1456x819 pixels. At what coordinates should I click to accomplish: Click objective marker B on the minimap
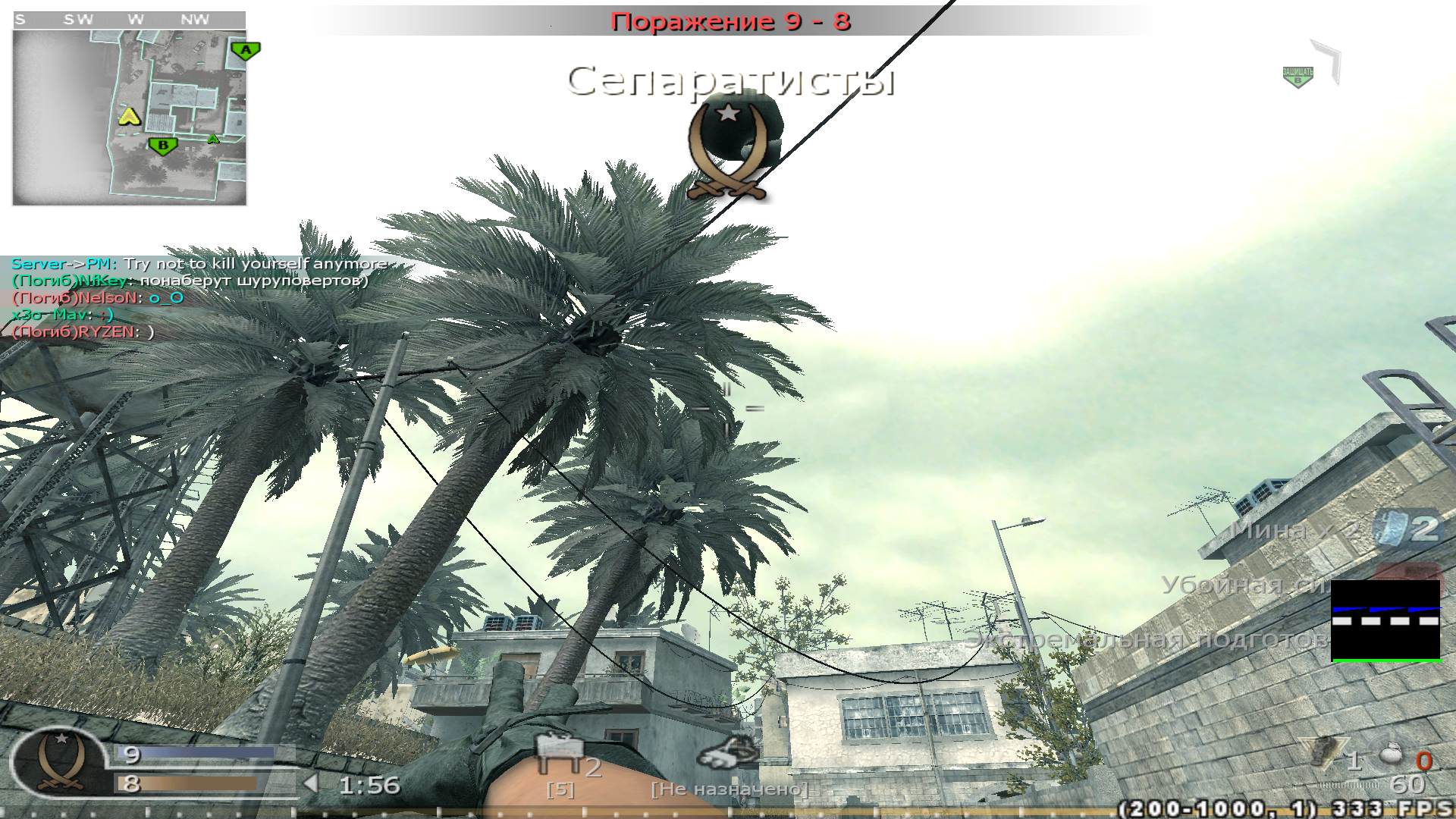tap(163, 144)
